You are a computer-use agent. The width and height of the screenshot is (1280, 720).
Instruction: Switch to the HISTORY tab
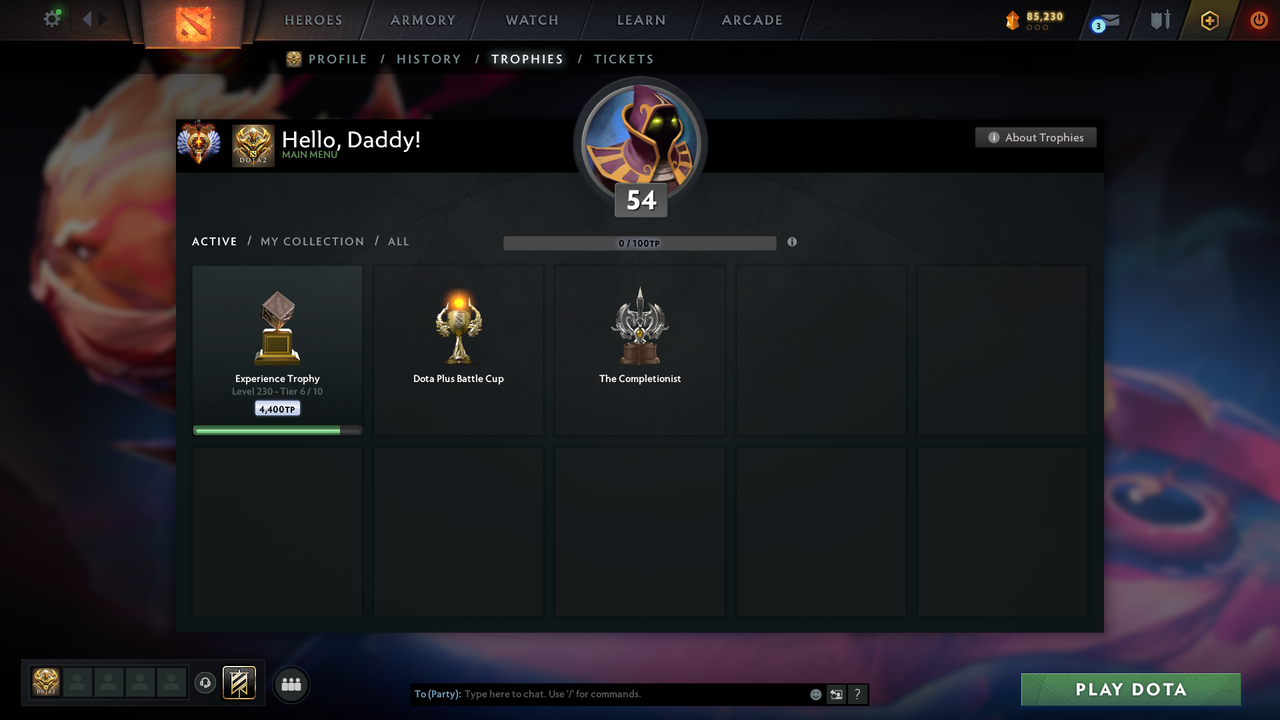coord(428,59)
